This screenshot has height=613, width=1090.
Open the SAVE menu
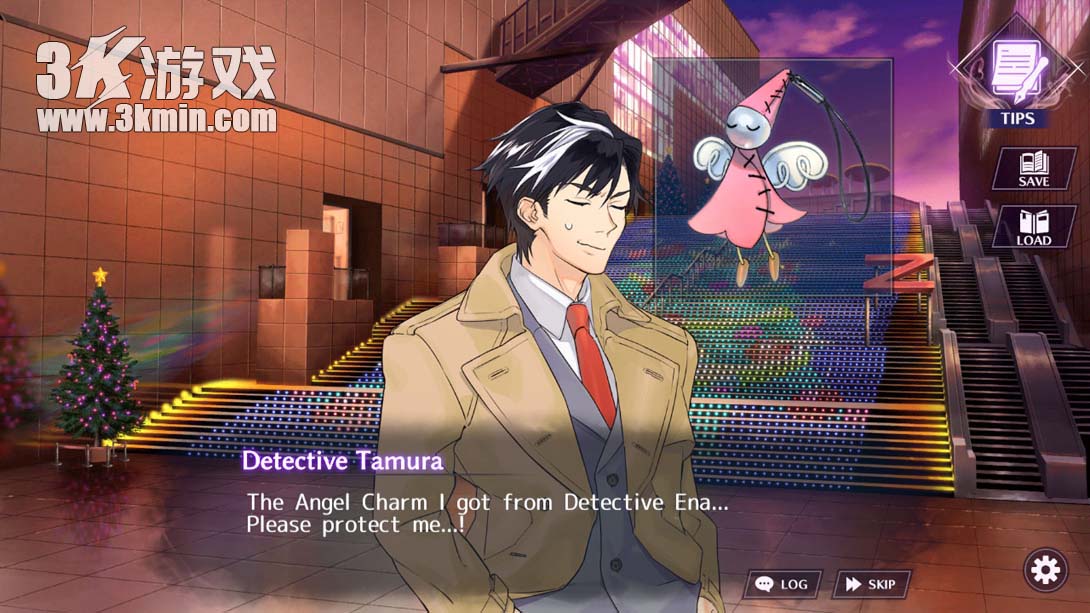(x=1033, y=169)
